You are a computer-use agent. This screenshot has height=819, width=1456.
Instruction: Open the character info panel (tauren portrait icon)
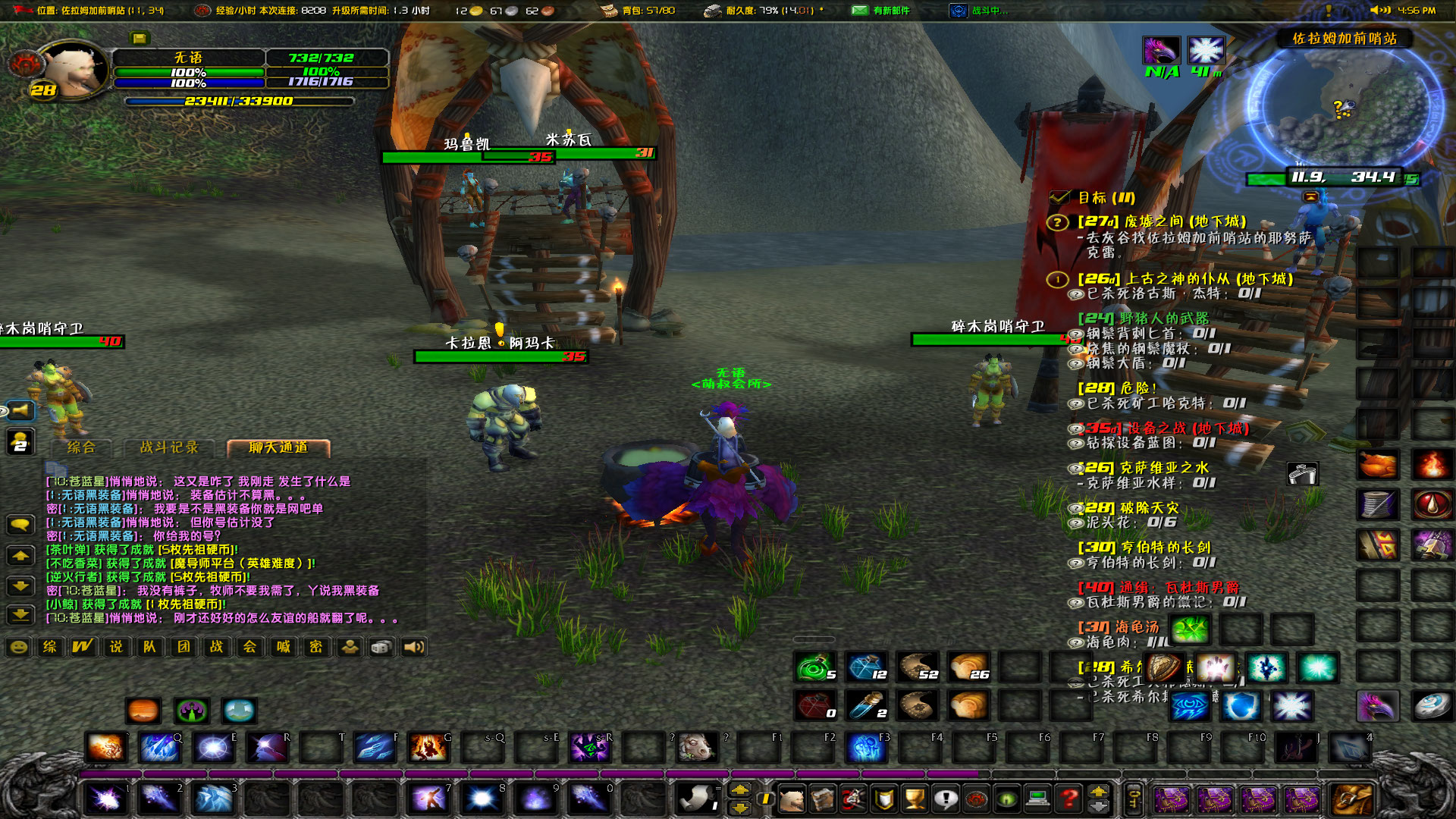coord(792,800)
